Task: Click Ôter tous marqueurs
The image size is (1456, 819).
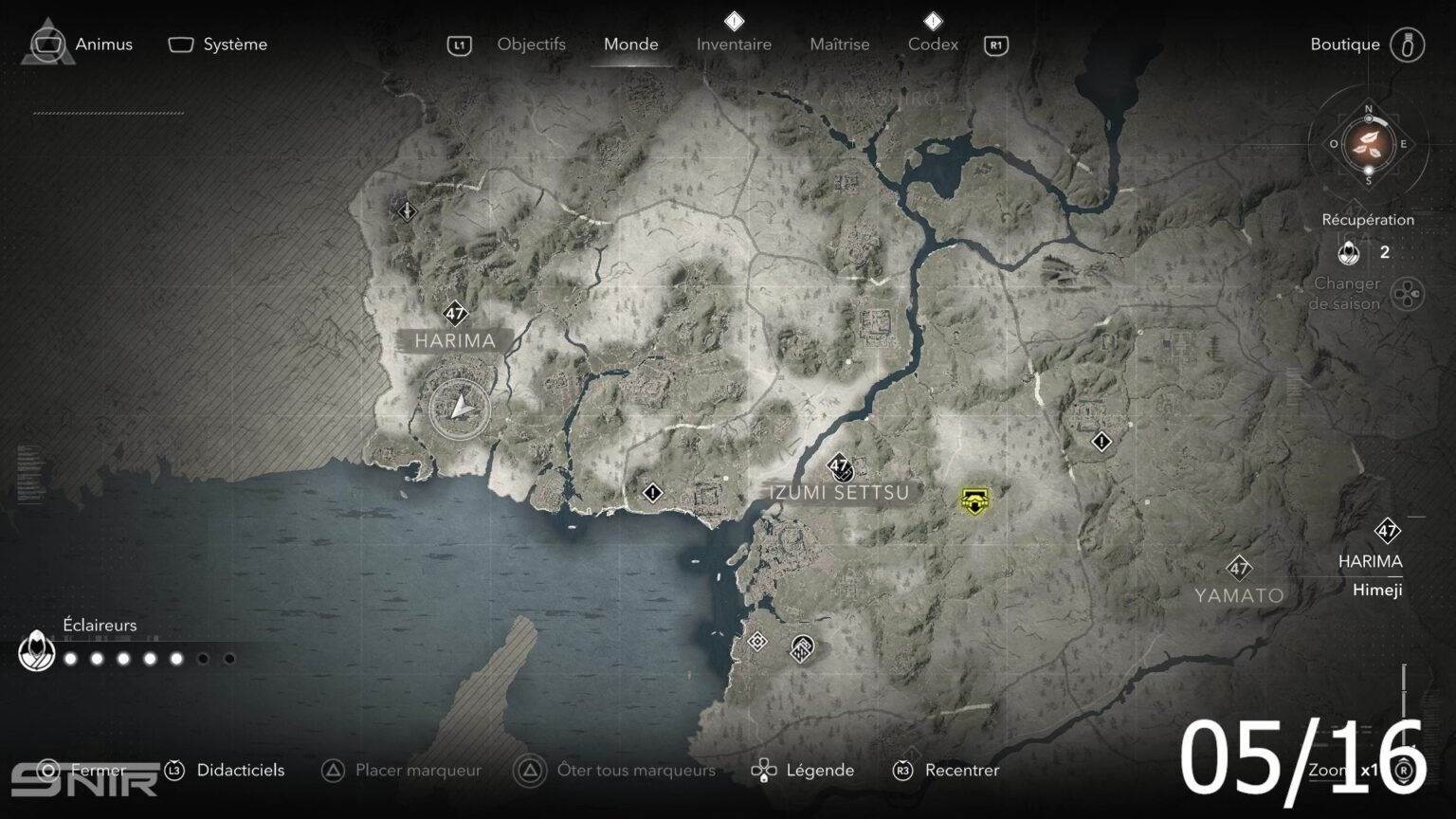Action: [636, 770]
